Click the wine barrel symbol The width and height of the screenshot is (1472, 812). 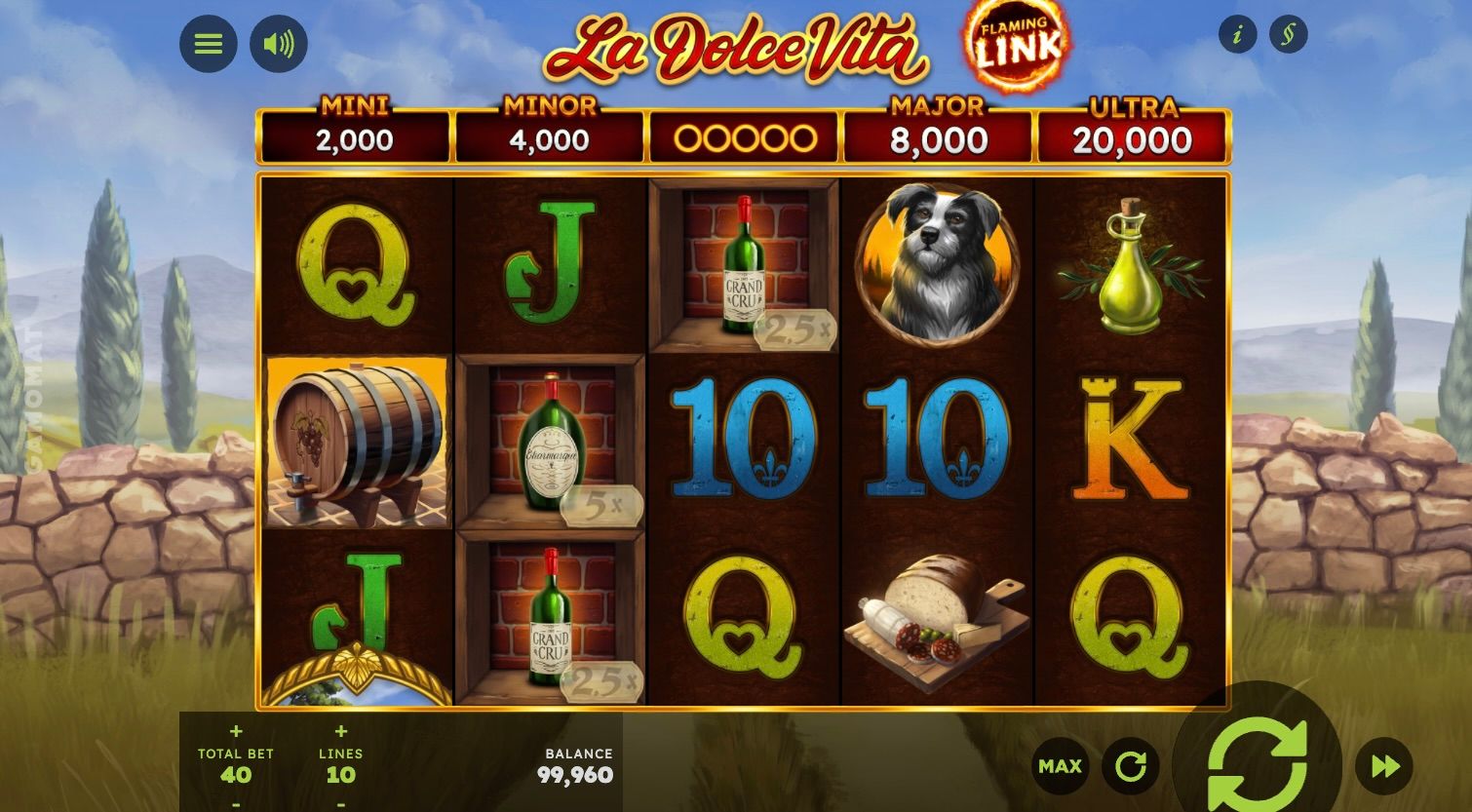(356, 442)
